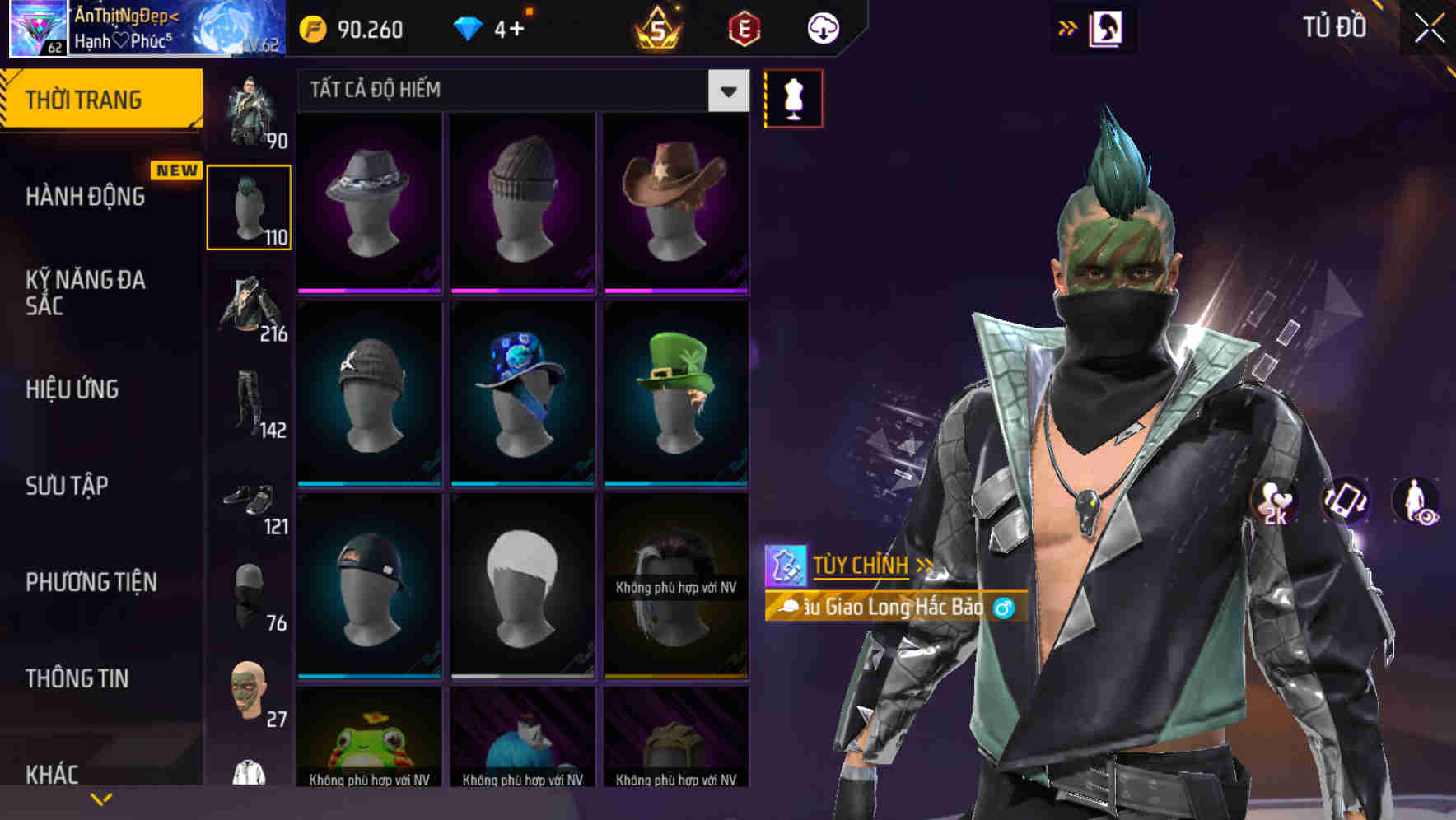Click the TÙY CHỈNH button
The height and width of the screenshot is (820, 1456).
click(863, 565)
